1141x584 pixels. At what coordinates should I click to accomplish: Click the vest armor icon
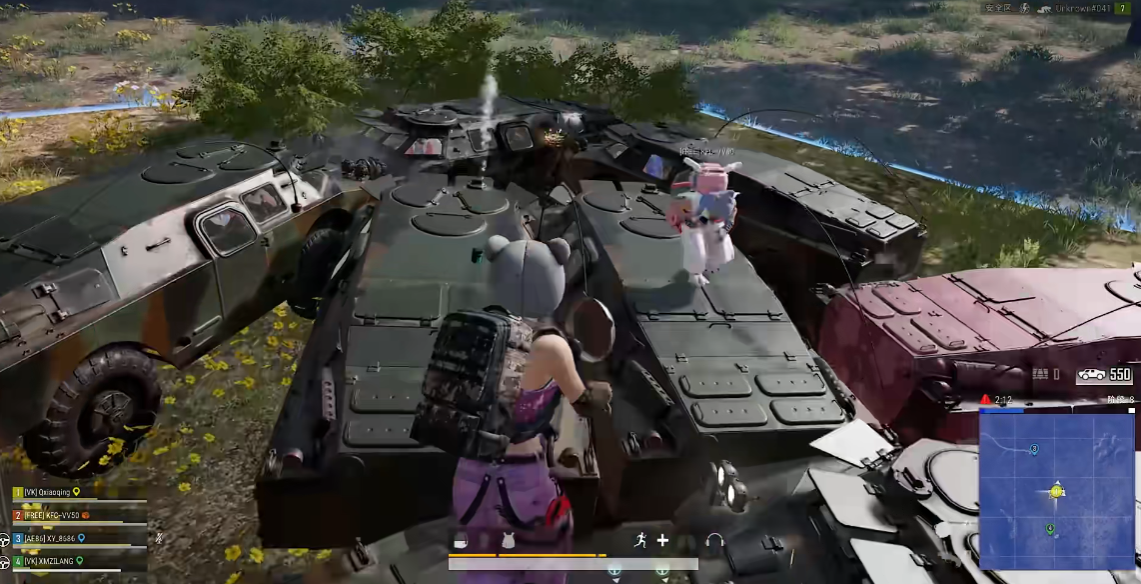507,541
